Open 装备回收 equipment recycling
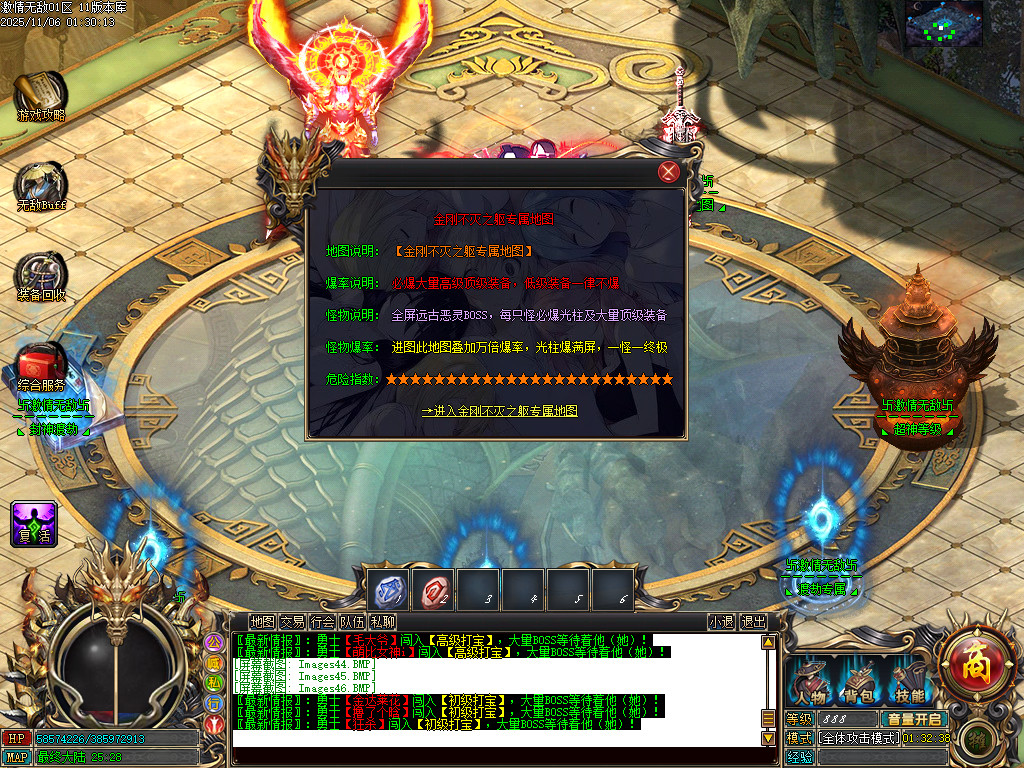Screen dimensions: 1024x768 coord(41,275)
